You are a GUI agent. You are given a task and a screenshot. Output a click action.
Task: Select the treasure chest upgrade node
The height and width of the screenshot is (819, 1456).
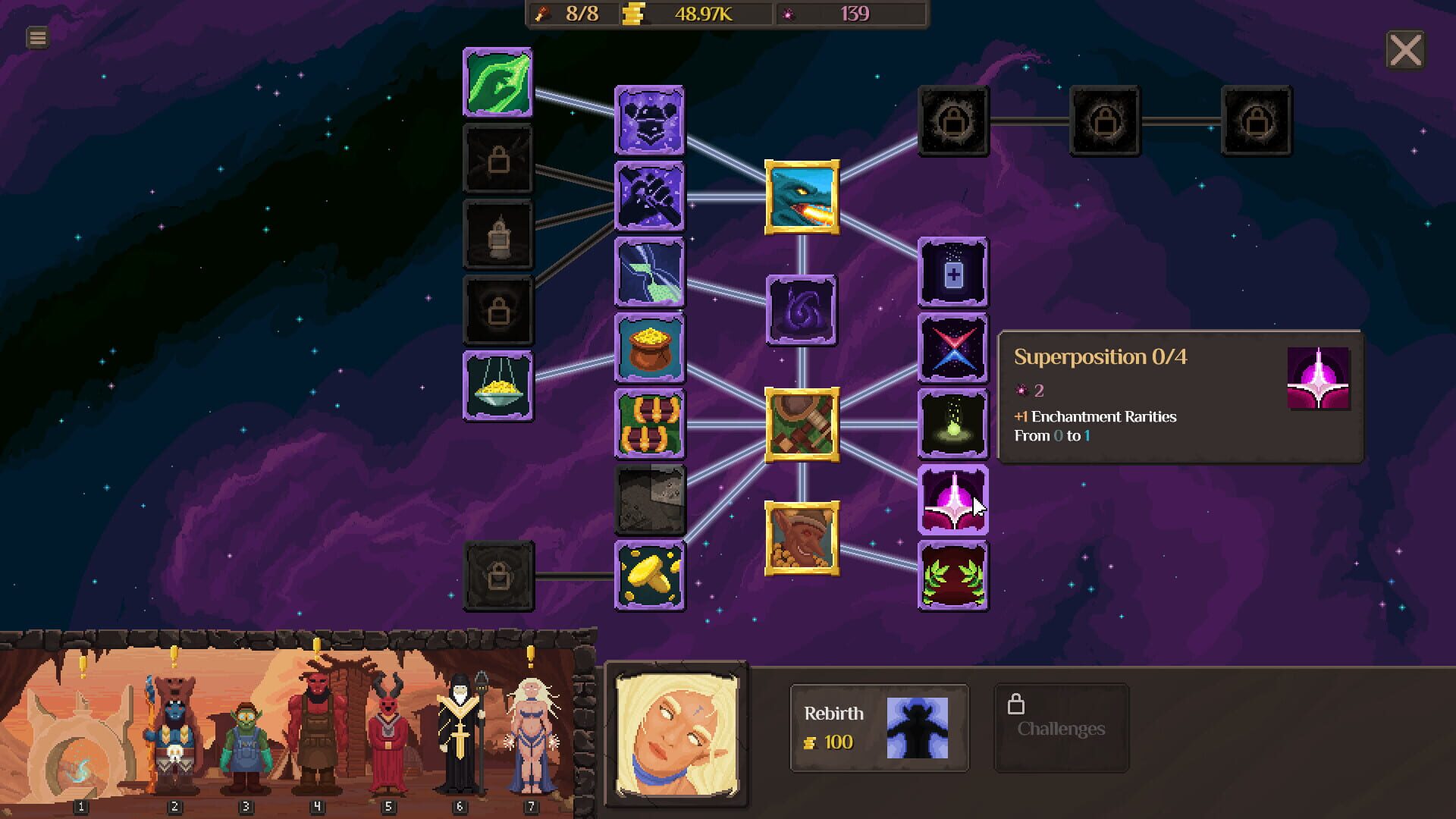[x=651, y=422]
